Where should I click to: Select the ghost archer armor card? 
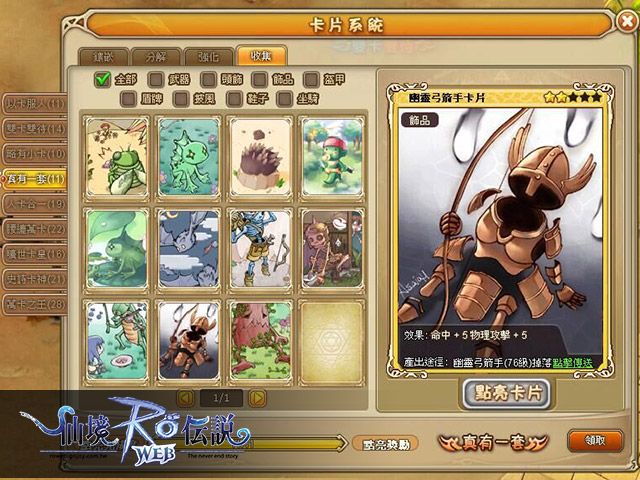tap(188, 338)
